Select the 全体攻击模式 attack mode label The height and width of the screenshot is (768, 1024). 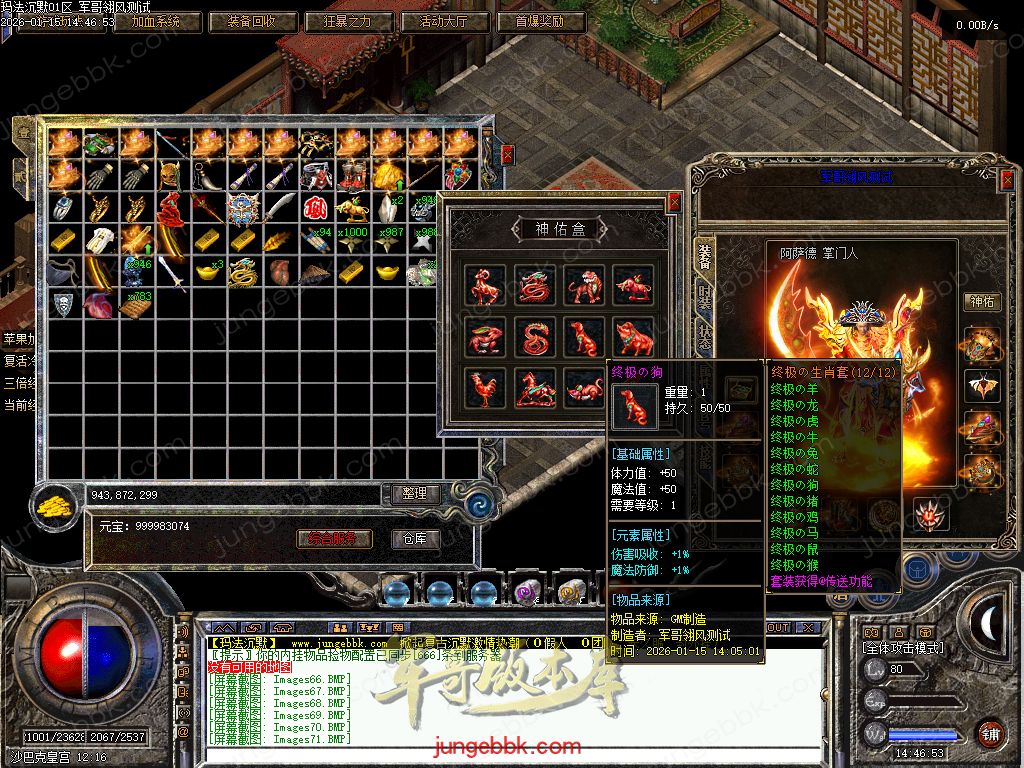pyautogui.click(x=902, y=648)
